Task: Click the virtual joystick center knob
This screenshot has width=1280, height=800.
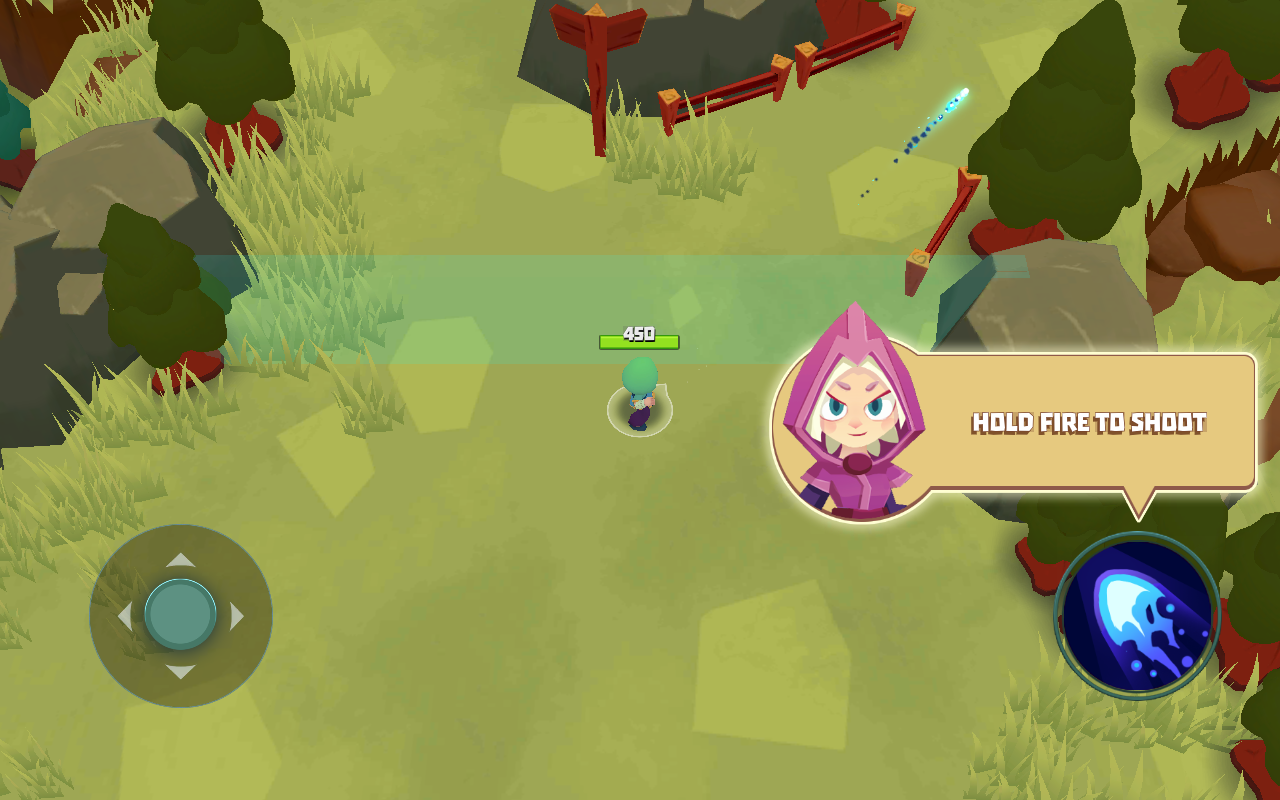Action: 181,615
